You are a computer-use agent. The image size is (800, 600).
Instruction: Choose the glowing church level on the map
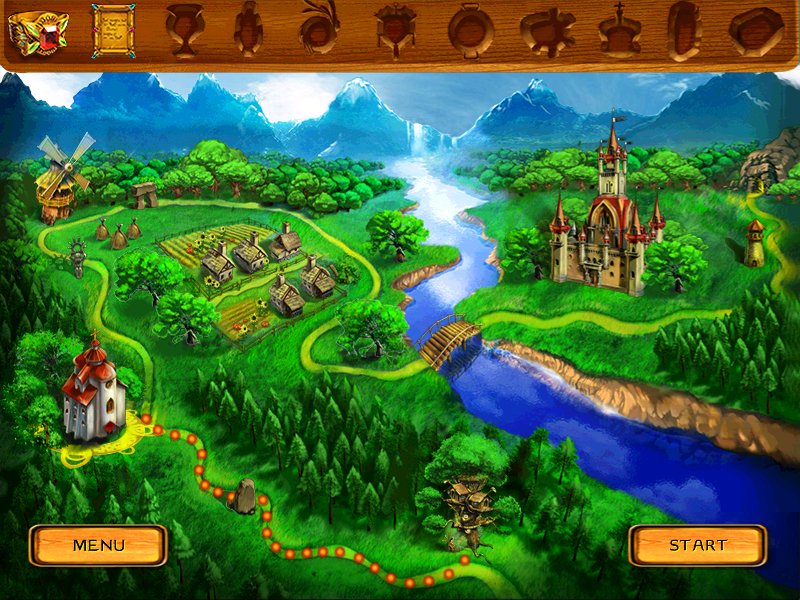(94, 392)
